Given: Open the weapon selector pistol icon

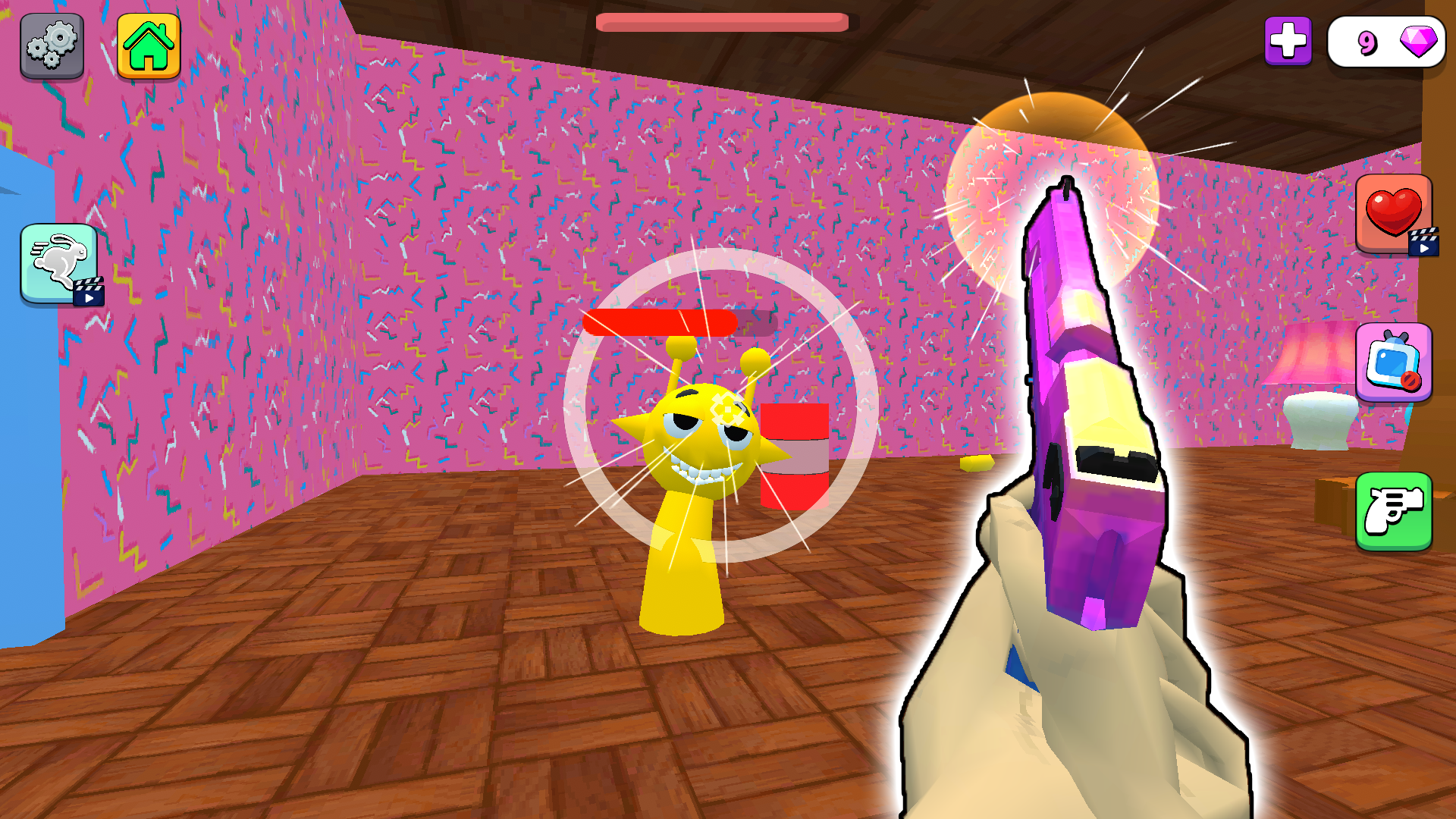Looking at the screenshot, I should tap(1395, 512).
